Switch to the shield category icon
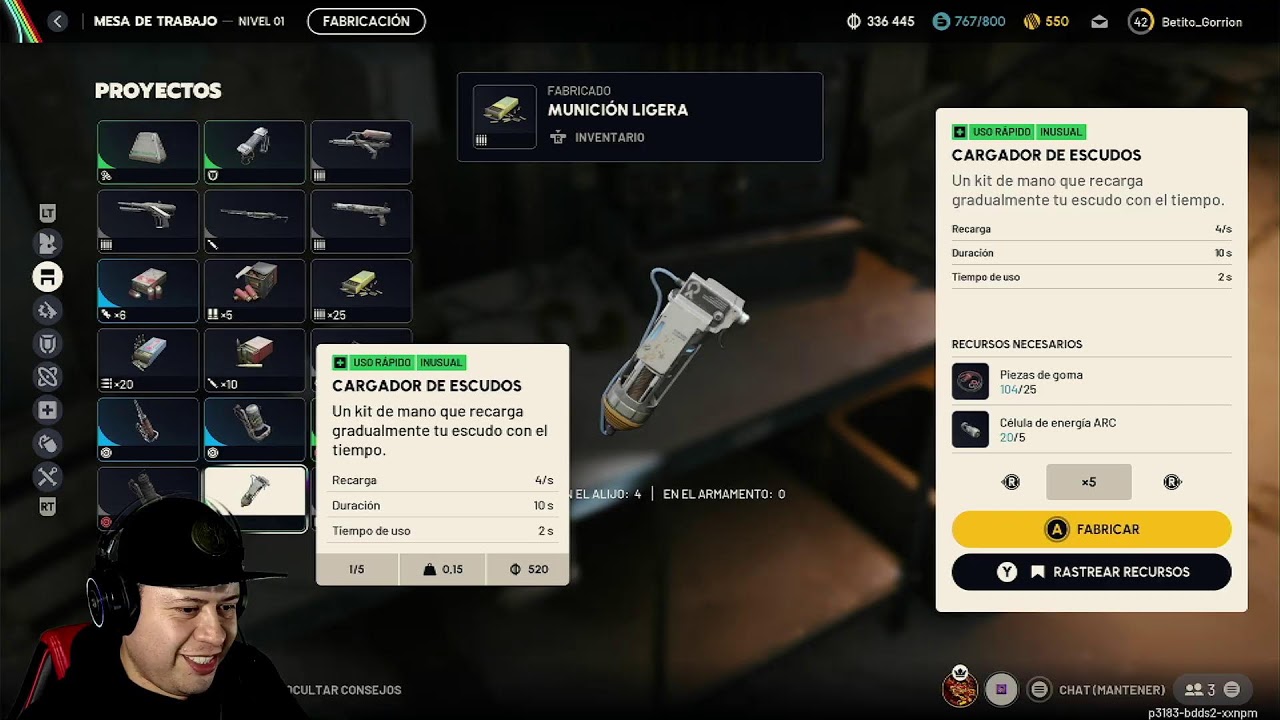The image size is (1280, 720). pos(47,344)
